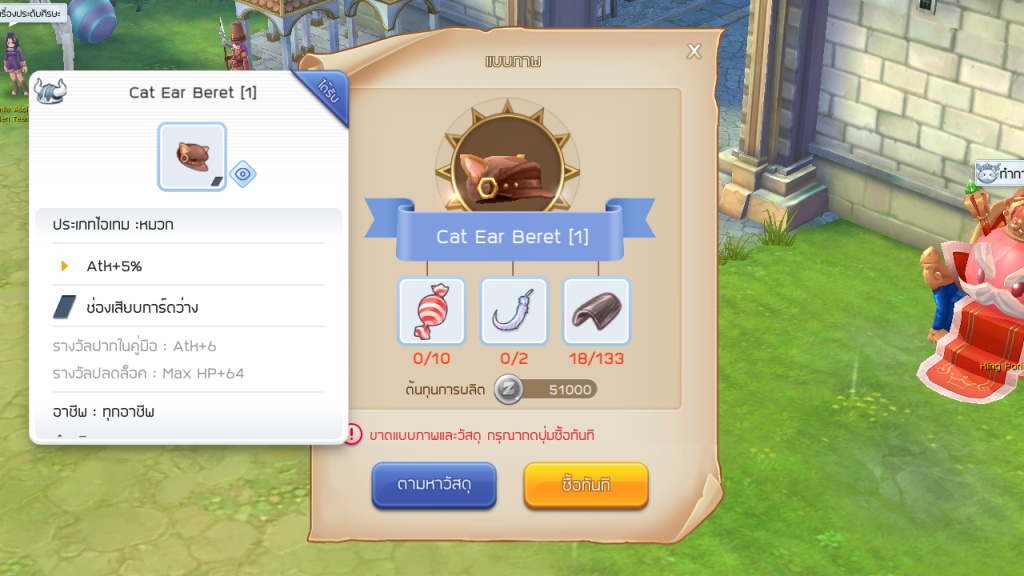Select the silver feather material slot

click(514, 311)
